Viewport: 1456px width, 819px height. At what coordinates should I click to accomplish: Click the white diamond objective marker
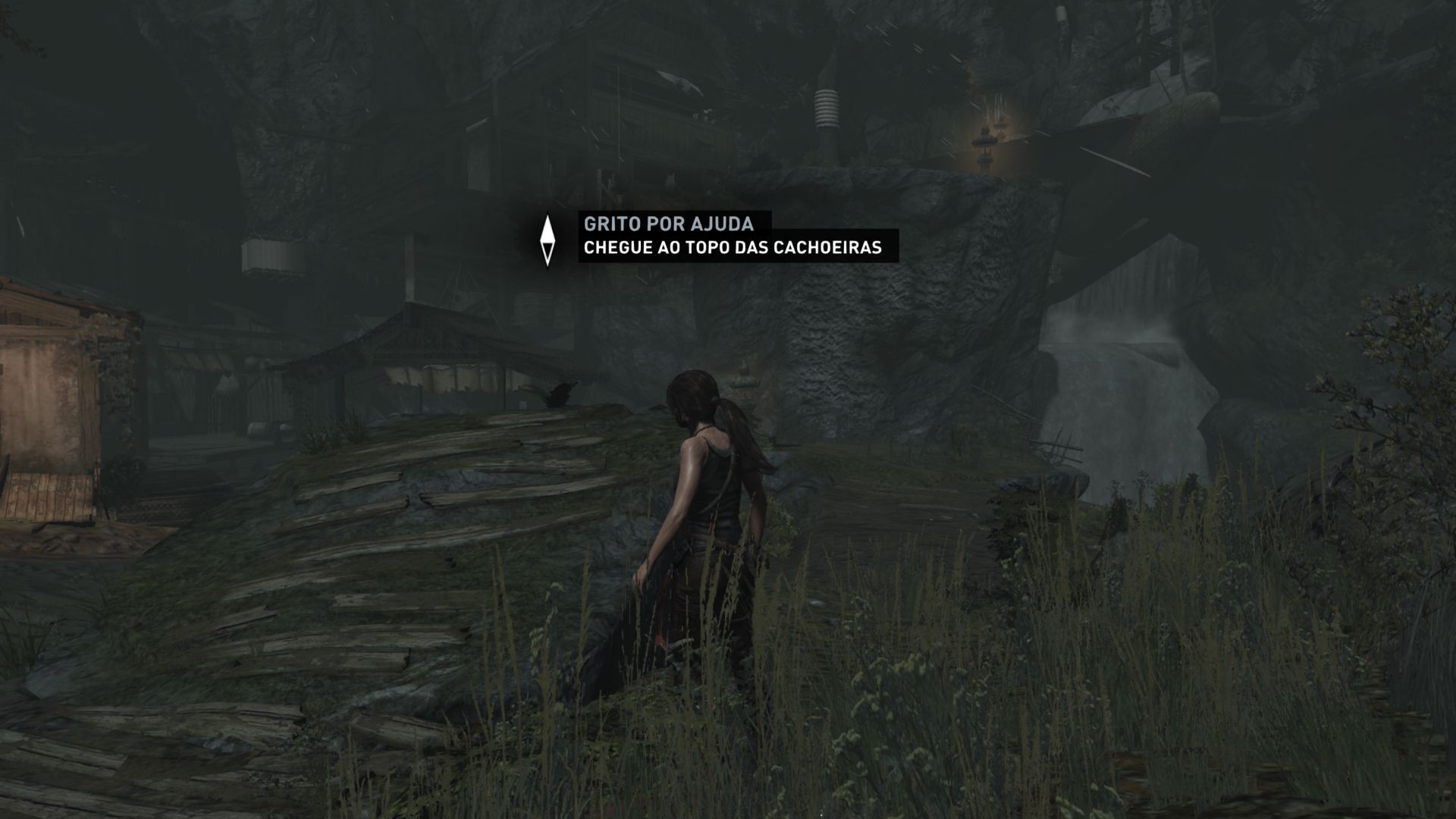547,240
